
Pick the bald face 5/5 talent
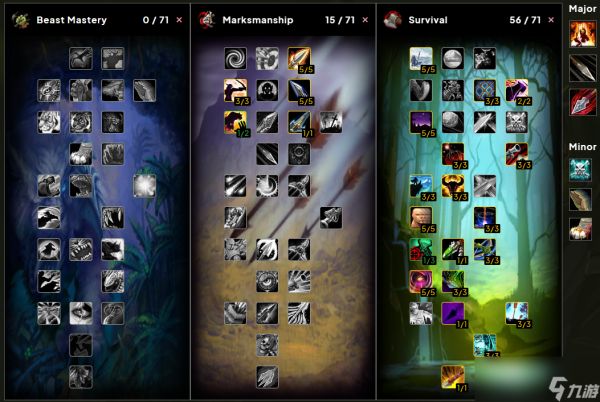[421, 217]
